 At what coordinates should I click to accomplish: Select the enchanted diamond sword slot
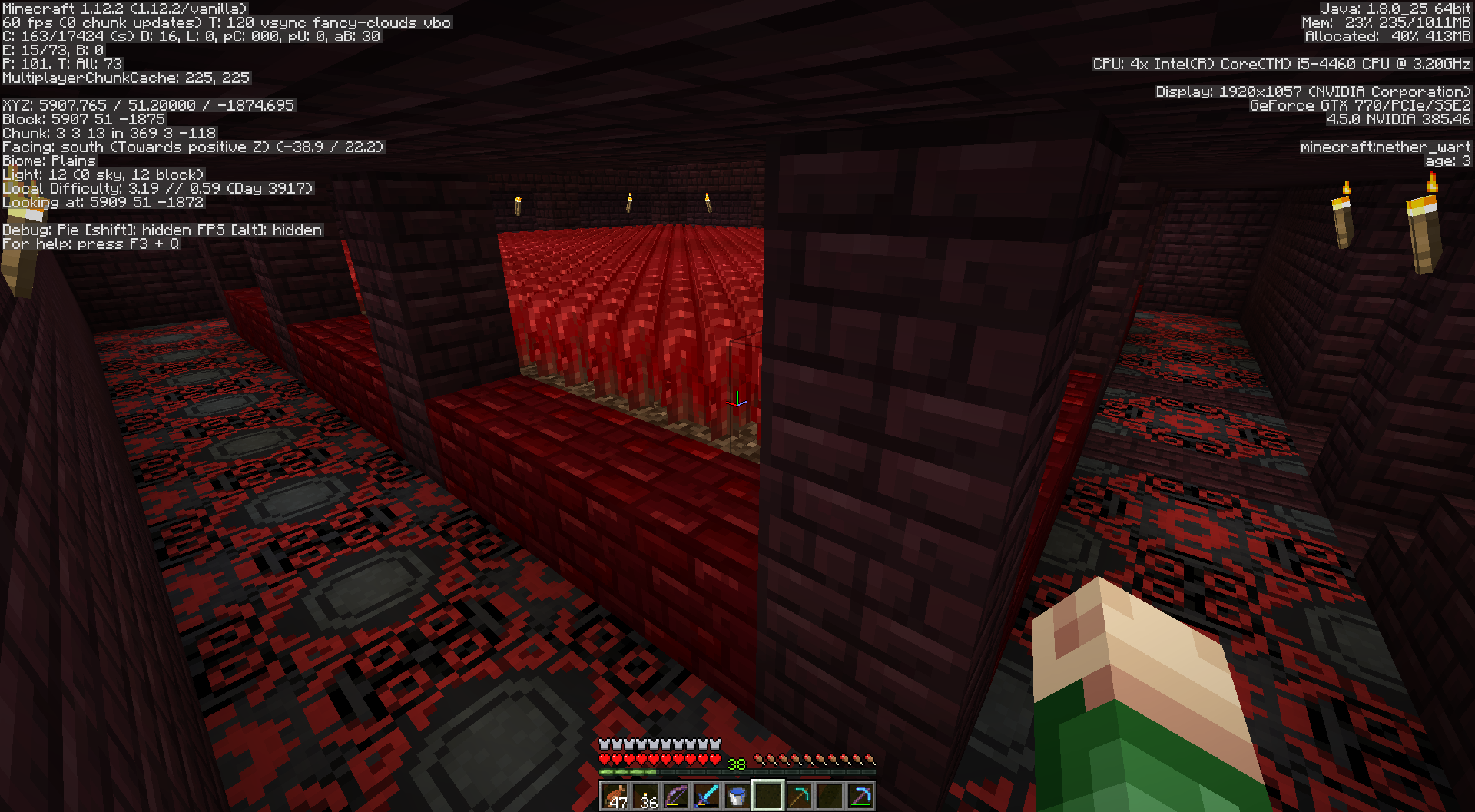point(707,796)
